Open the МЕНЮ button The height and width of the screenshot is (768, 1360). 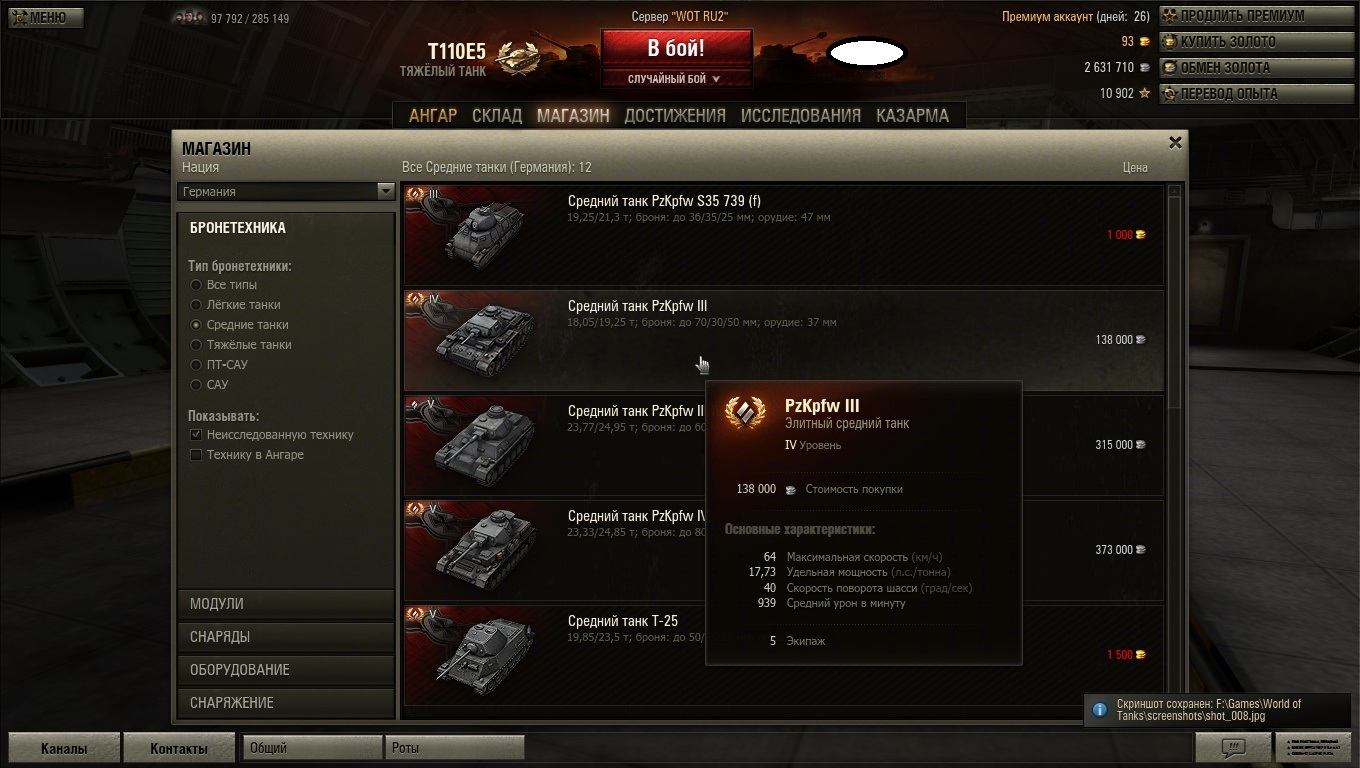point(46,17)
